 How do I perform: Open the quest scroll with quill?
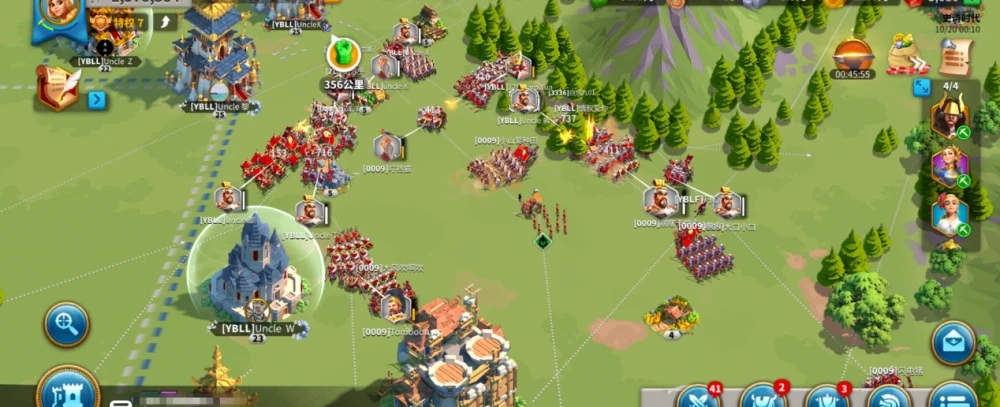pyautogui.click(x=58, y=87)
